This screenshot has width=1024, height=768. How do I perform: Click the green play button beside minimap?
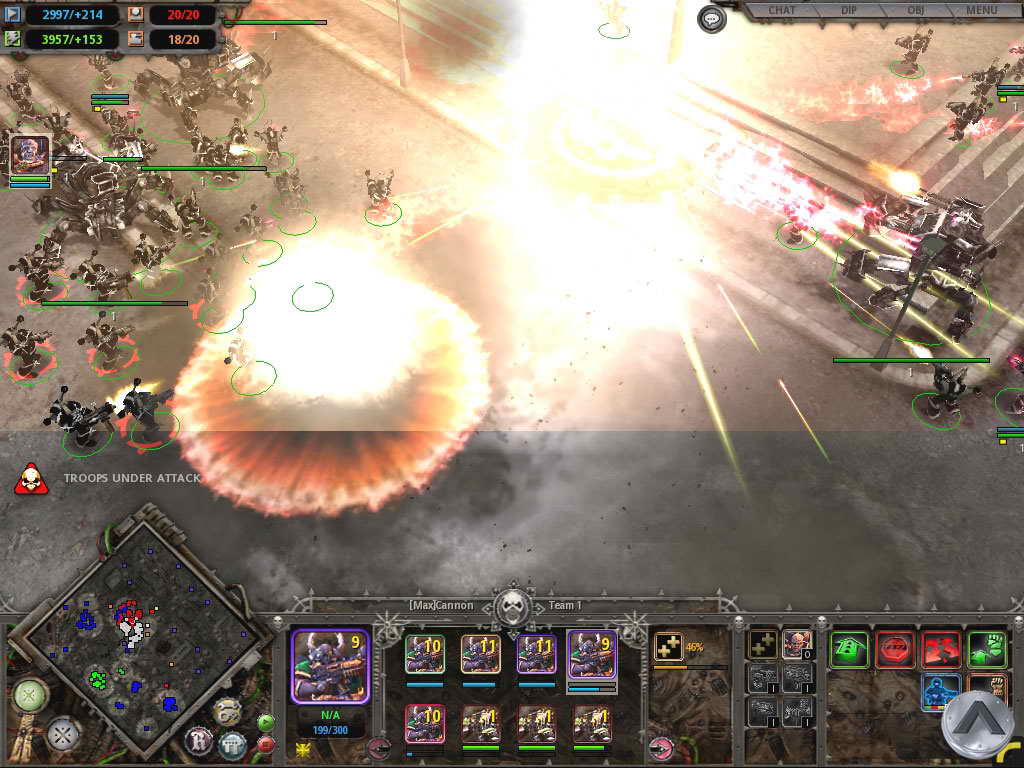tap(265, 721)
